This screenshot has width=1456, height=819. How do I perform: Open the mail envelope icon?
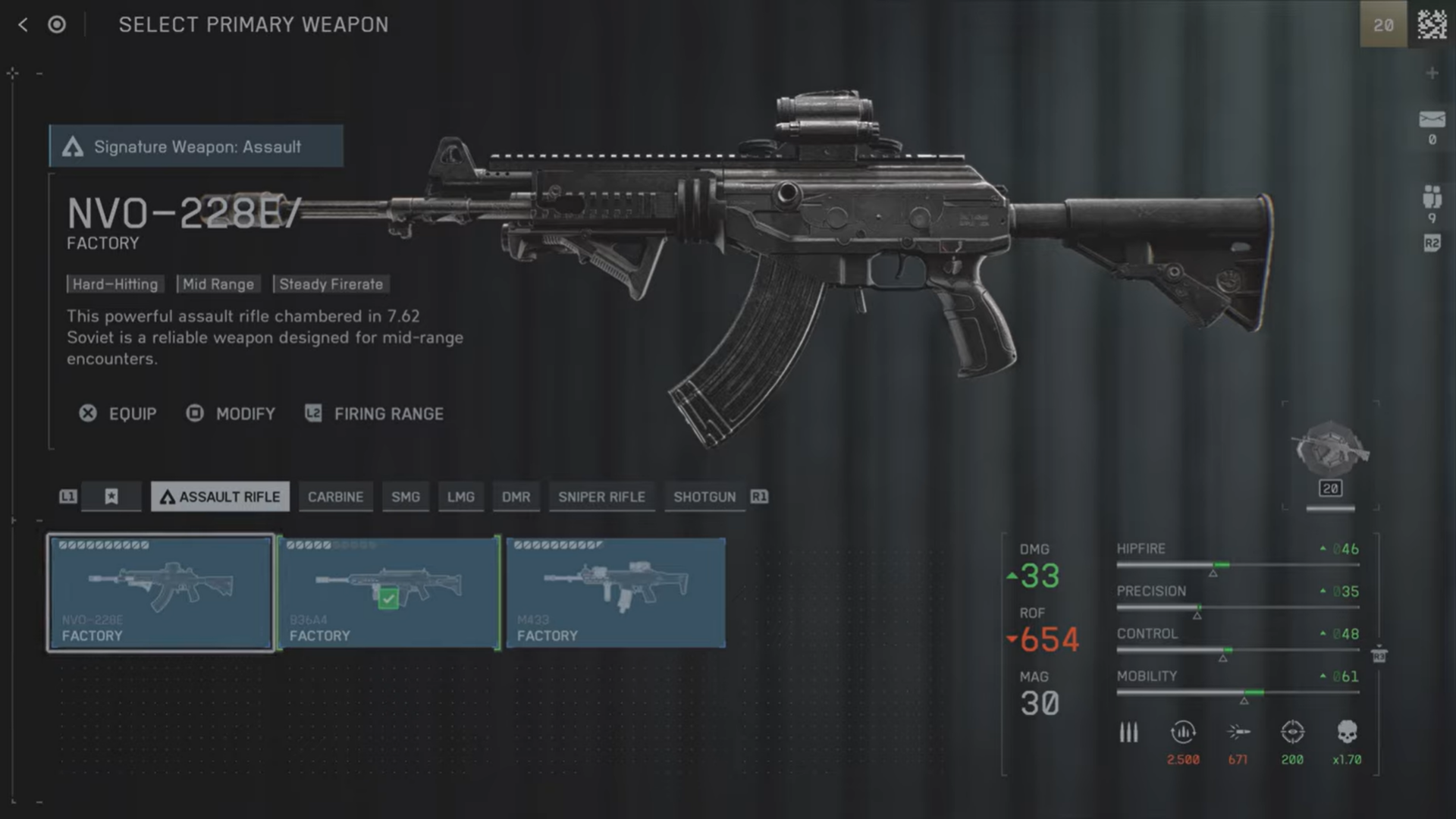(1432, 120)
